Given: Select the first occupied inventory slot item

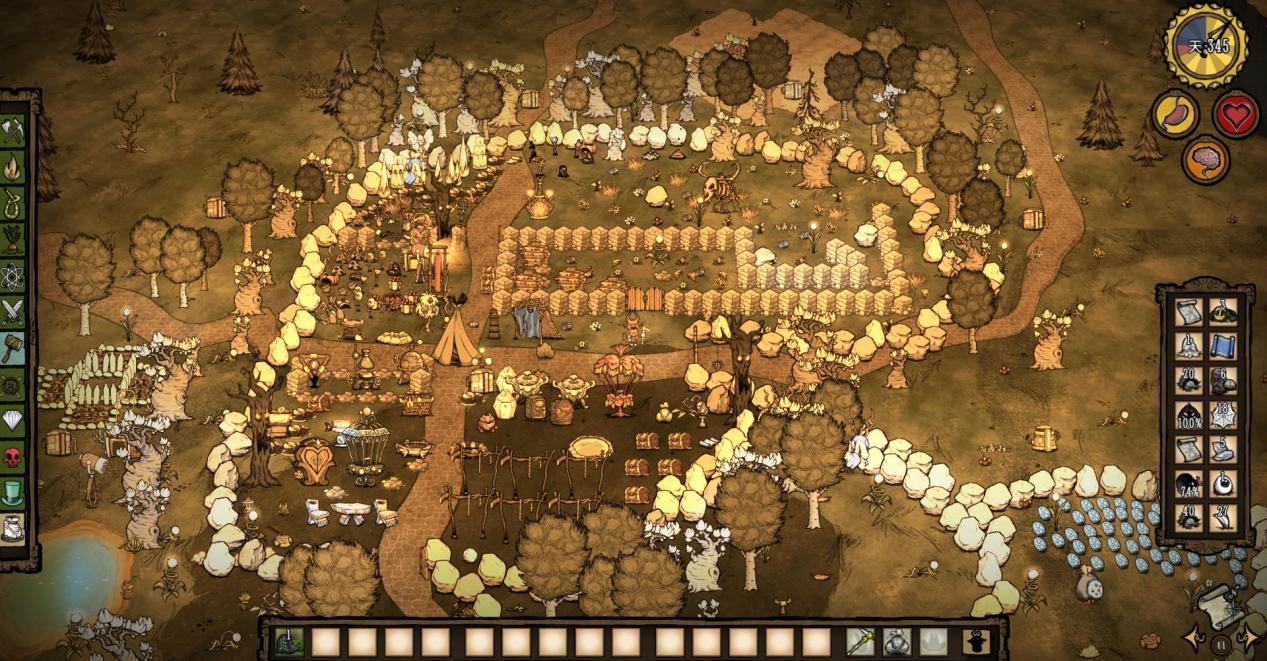Looking at the screenshot, I should point(289,642).
